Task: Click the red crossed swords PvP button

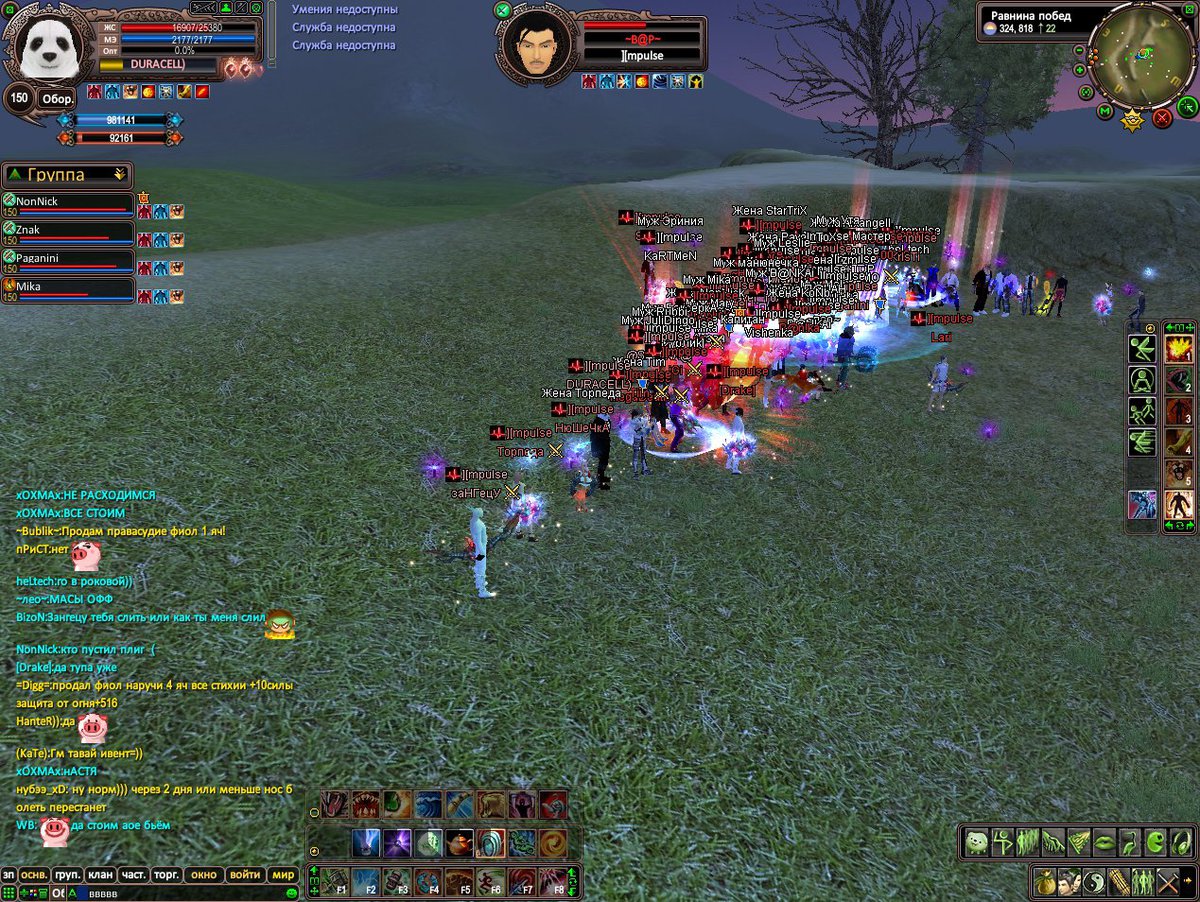Action: 1162,117
